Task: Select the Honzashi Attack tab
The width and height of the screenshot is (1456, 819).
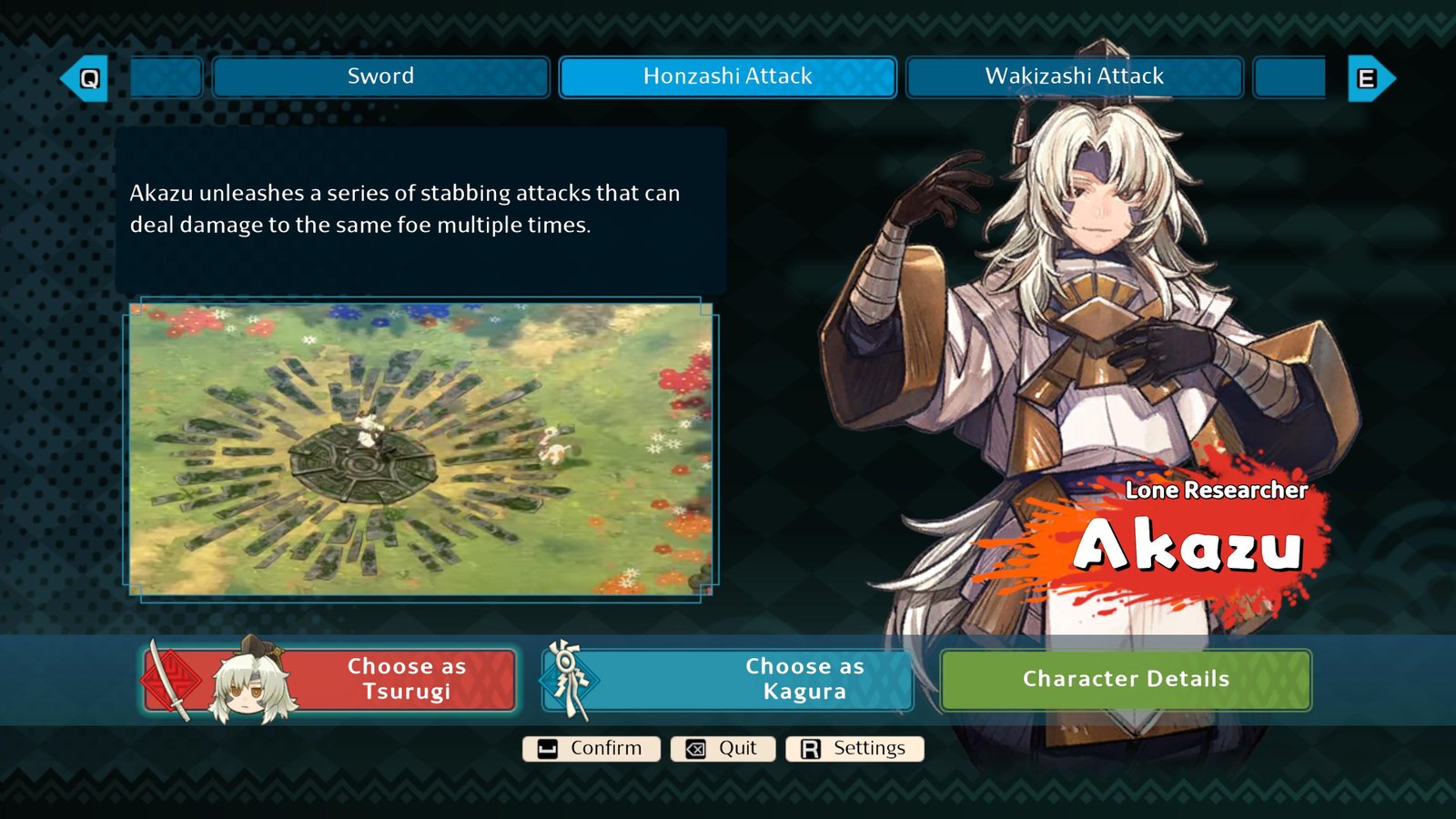Action: (727, 76)
